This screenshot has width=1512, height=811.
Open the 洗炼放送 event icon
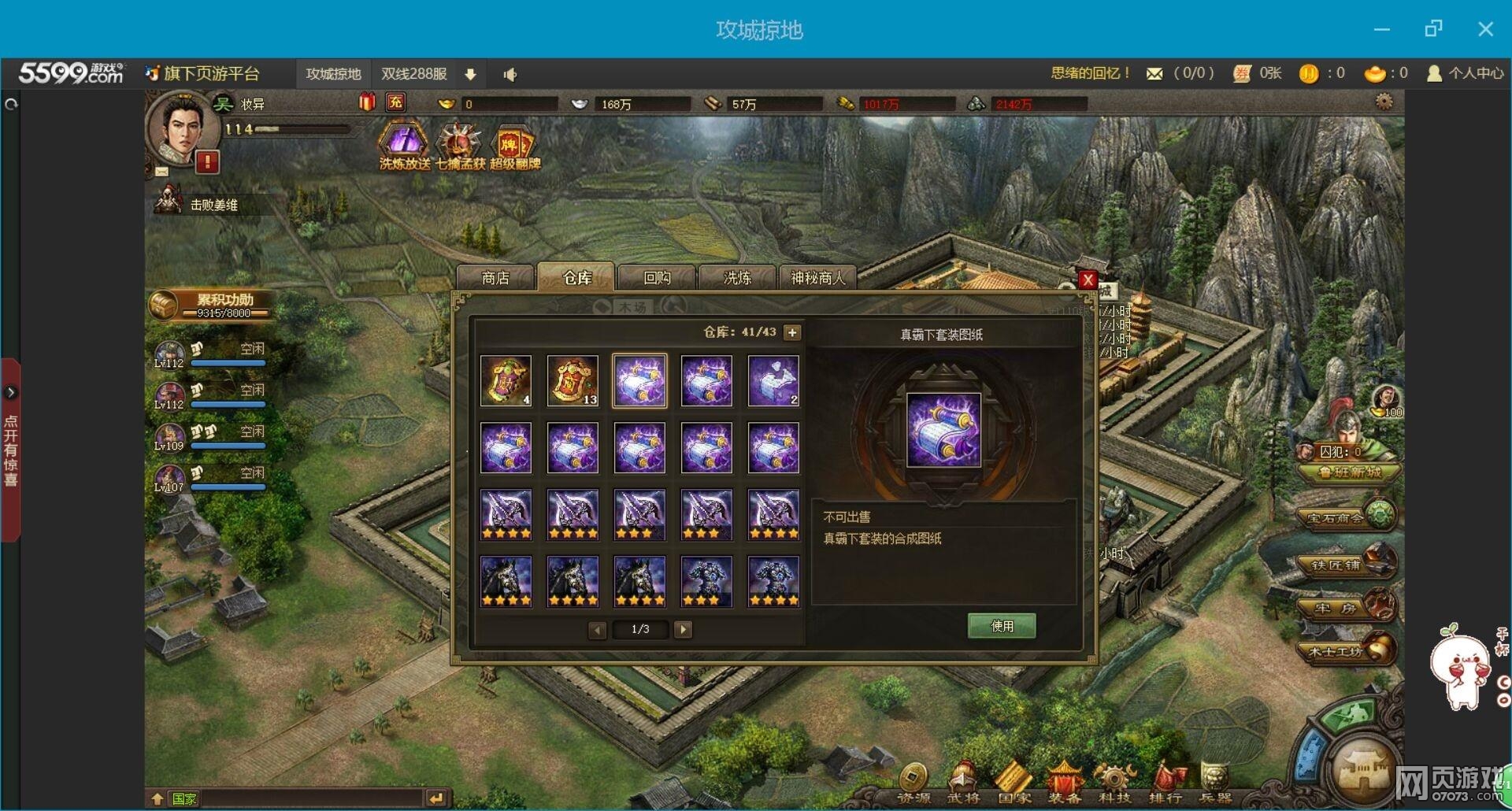tap(404, 147)
